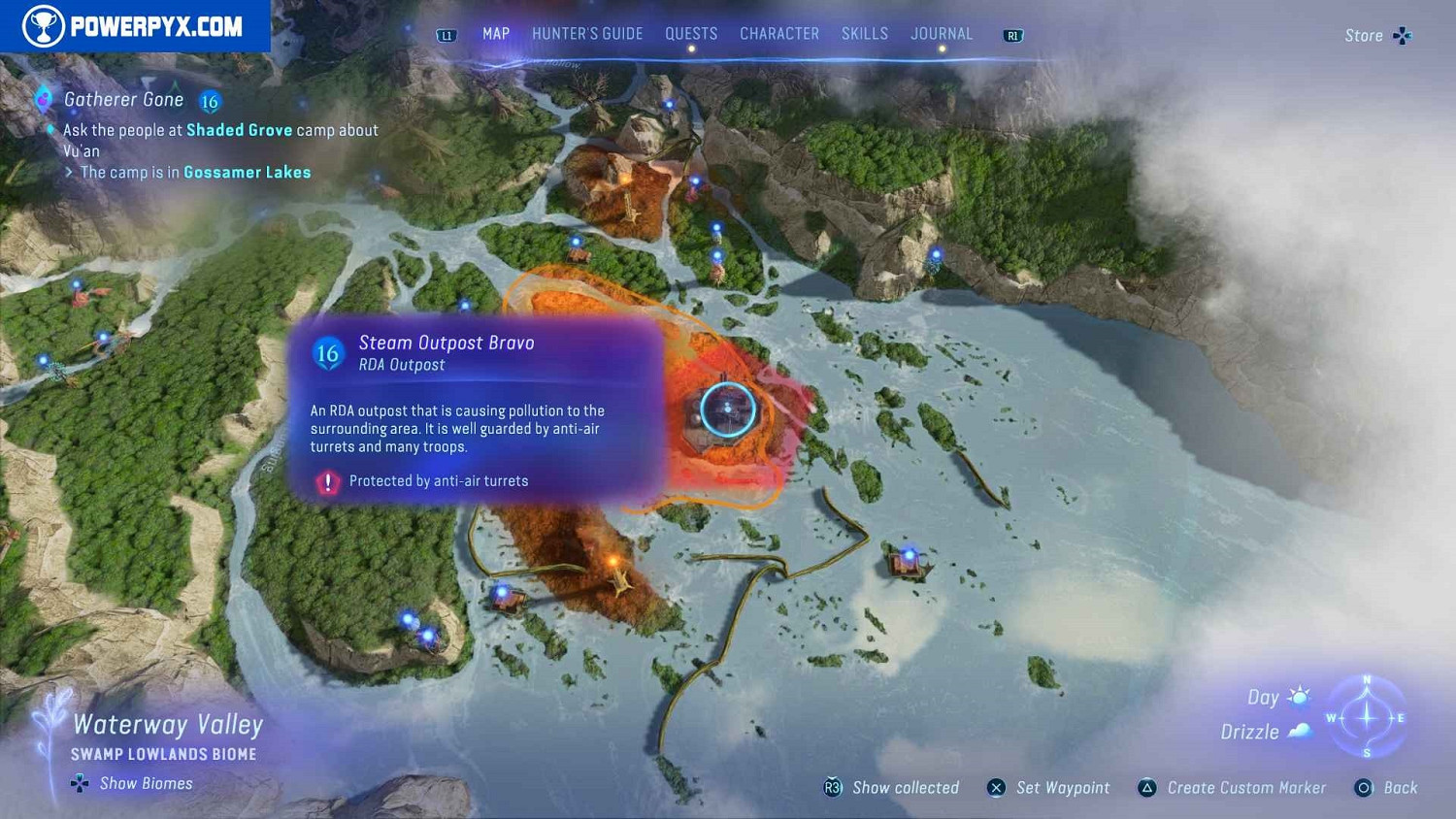Open the Journal tab

942,34
